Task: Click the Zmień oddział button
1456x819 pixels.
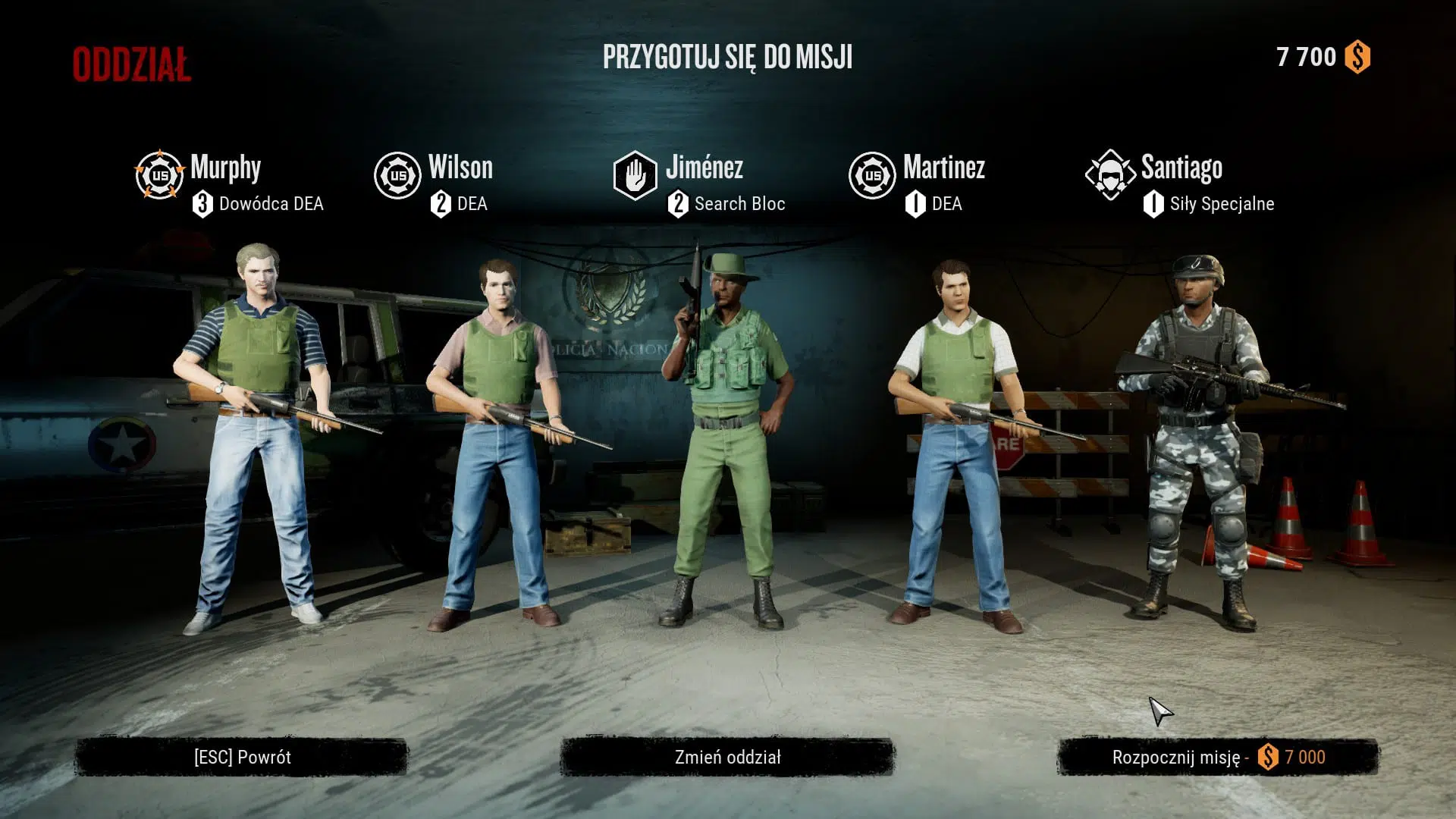Action: [x=726, y=756]
